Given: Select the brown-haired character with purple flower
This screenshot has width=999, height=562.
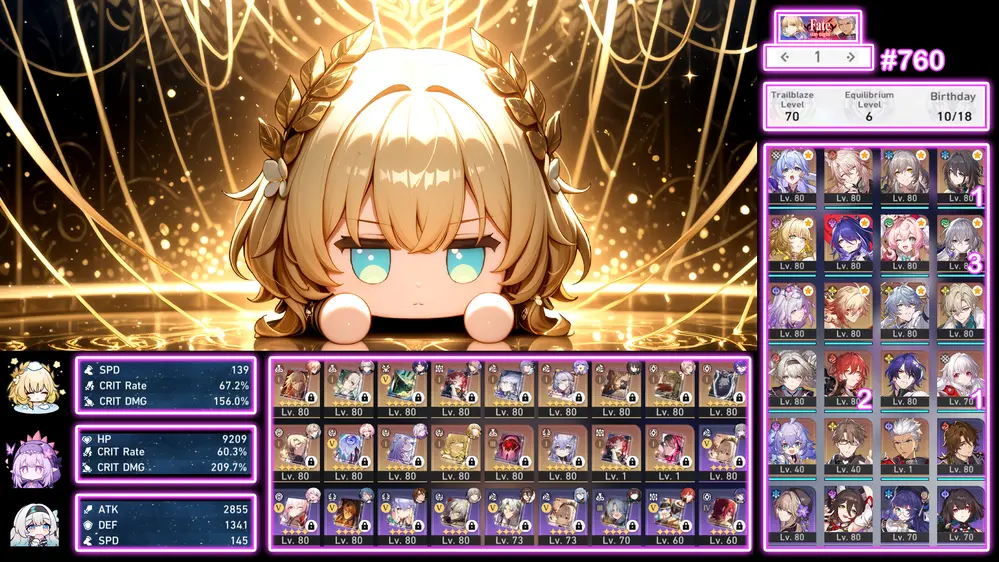Looking at the screenshot, I should coord(792,510).
